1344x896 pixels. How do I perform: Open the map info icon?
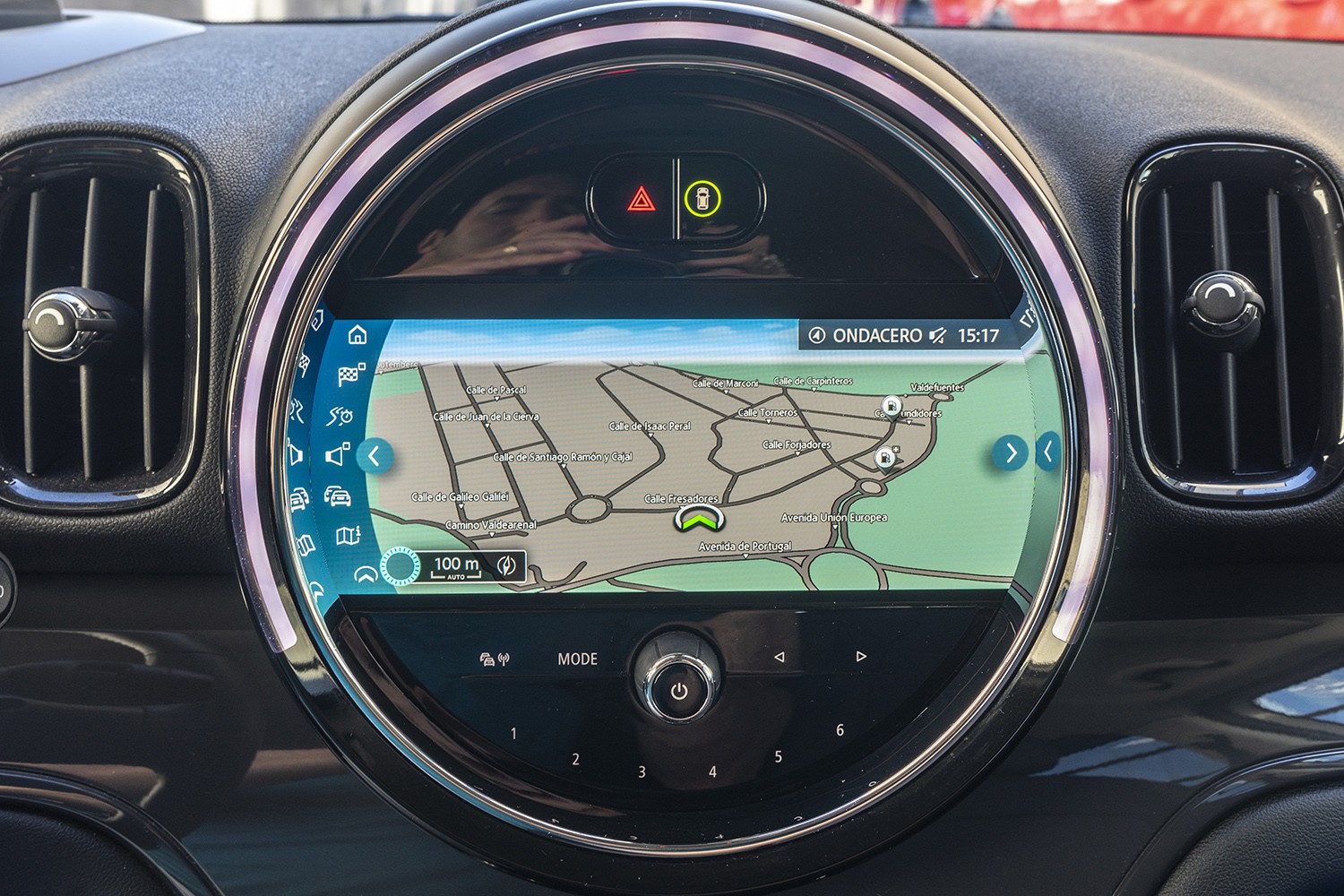tap(348, 536)
